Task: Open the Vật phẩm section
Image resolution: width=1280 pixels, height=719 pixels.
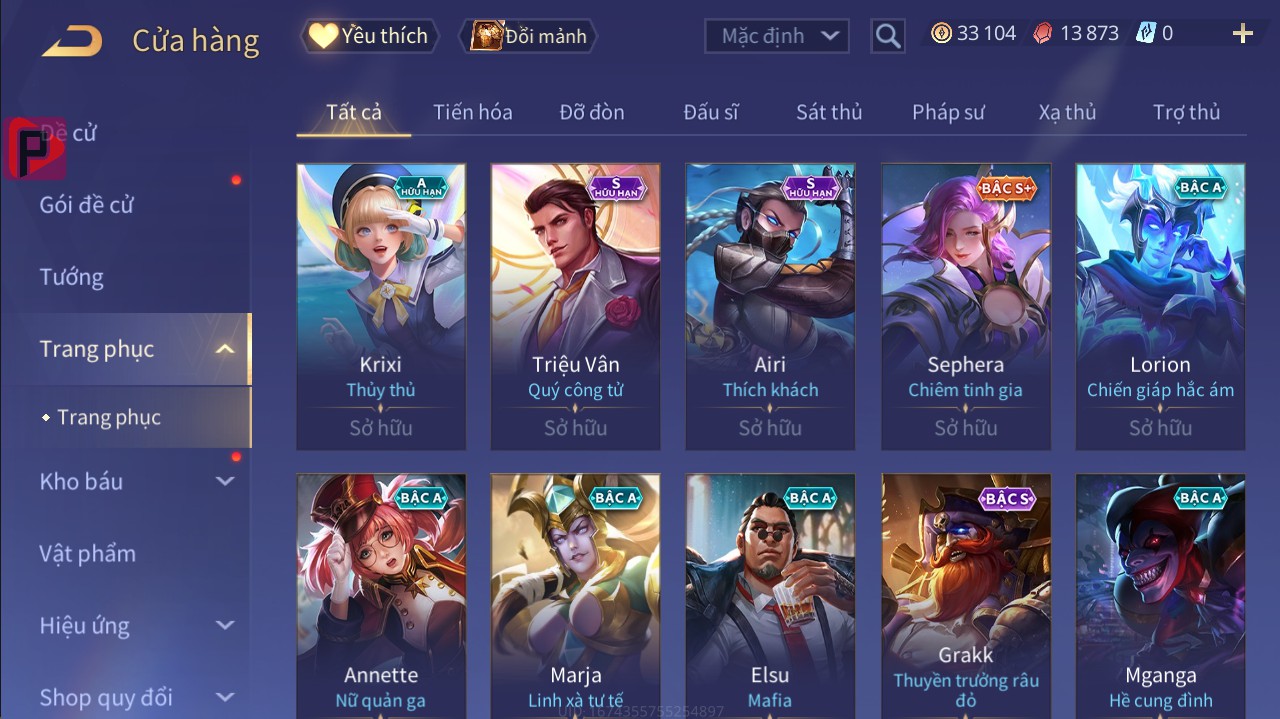Action: click(87, 553)
